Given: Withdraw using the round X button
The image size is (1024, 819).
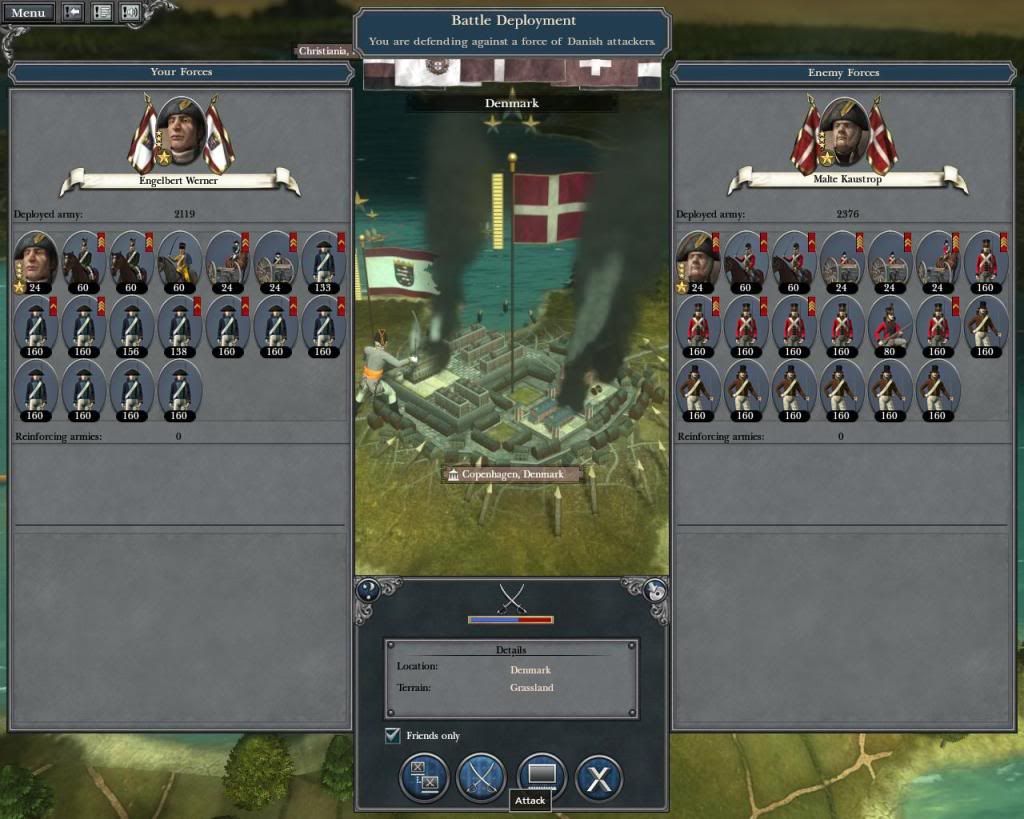Looking at the screenshot, I should click(599, 779).
